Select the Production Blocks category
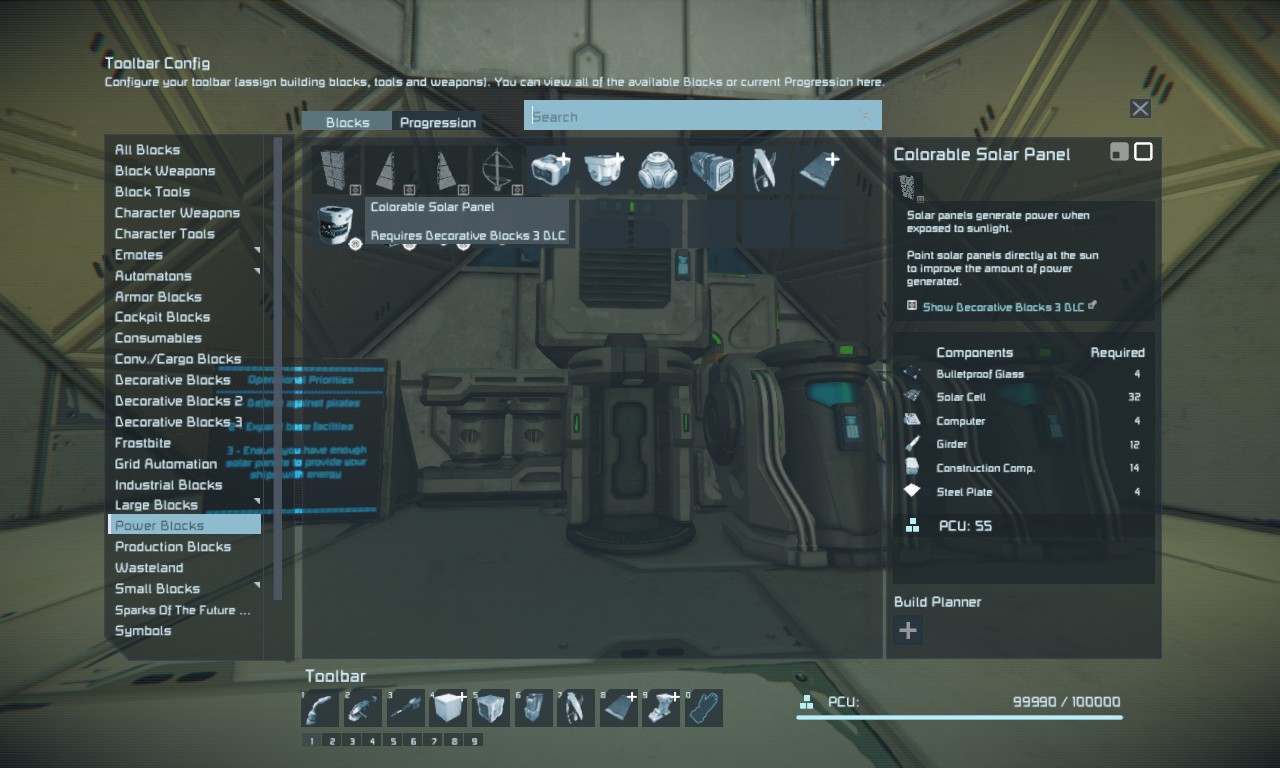The width and height of the screenshot is (1280, 768). (172, 547)
